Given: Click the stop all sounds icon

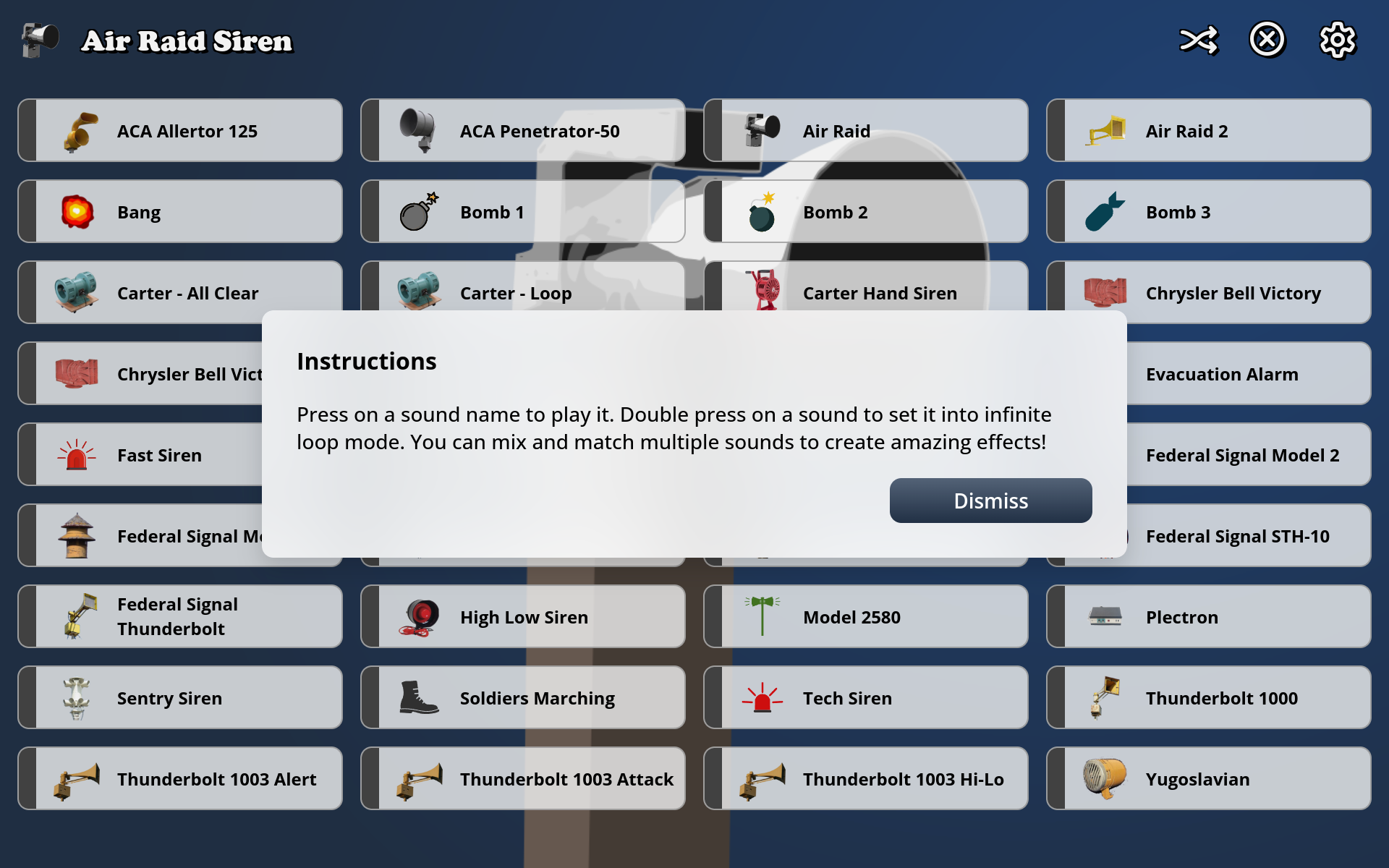Looking at the screenshot, I should click(x=1267, y=41).
